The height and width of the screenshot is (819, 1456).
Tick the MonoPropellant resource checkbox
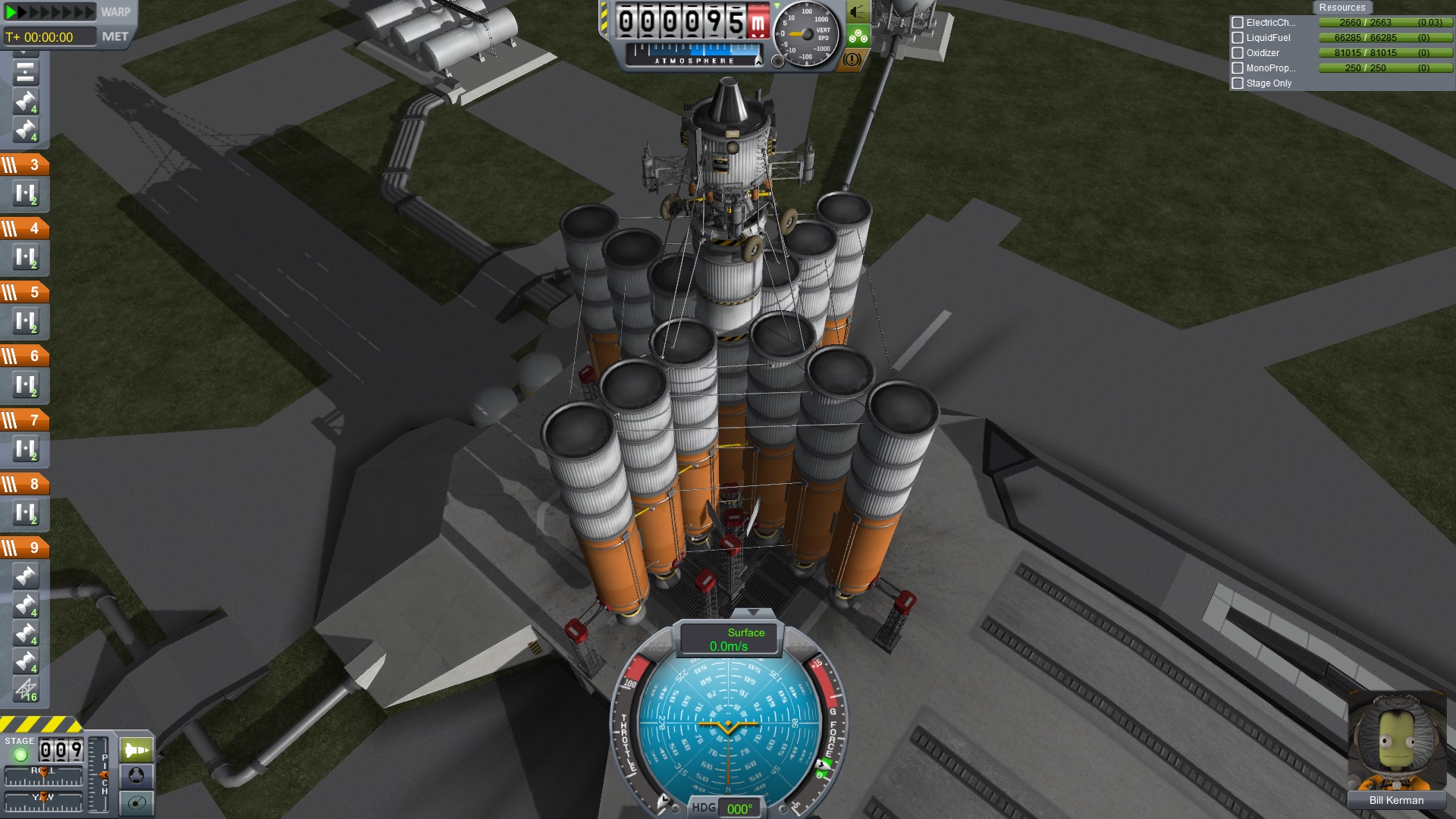click(x=1238, y=68)
